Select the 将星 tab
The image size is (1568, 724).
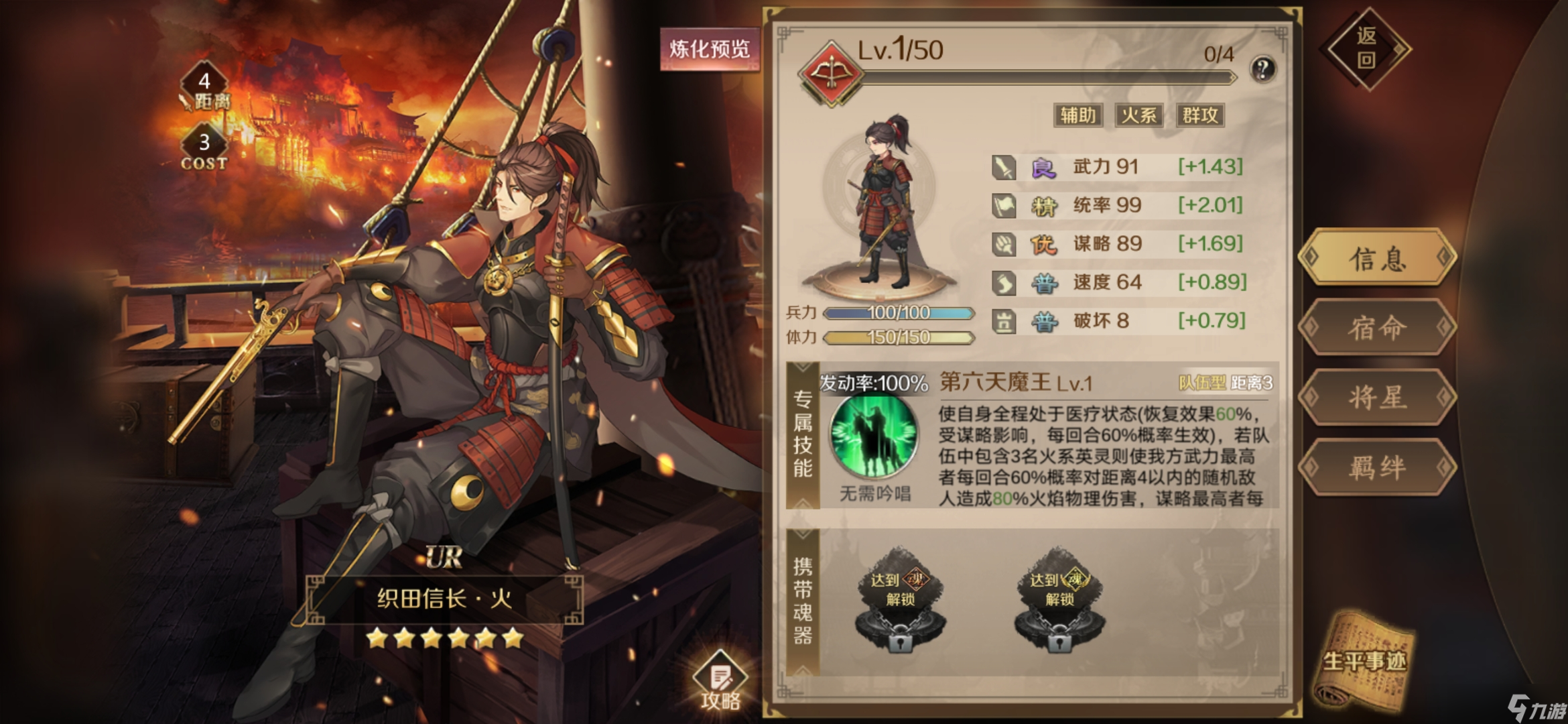coord(1377,398)
